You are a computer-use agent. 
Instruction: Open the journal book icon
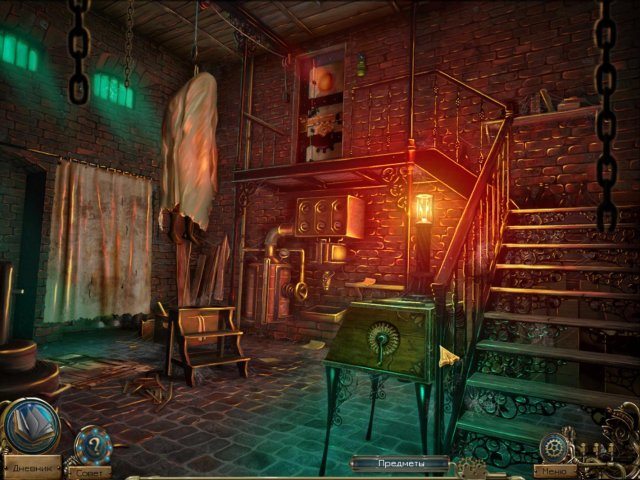(31, 425)
